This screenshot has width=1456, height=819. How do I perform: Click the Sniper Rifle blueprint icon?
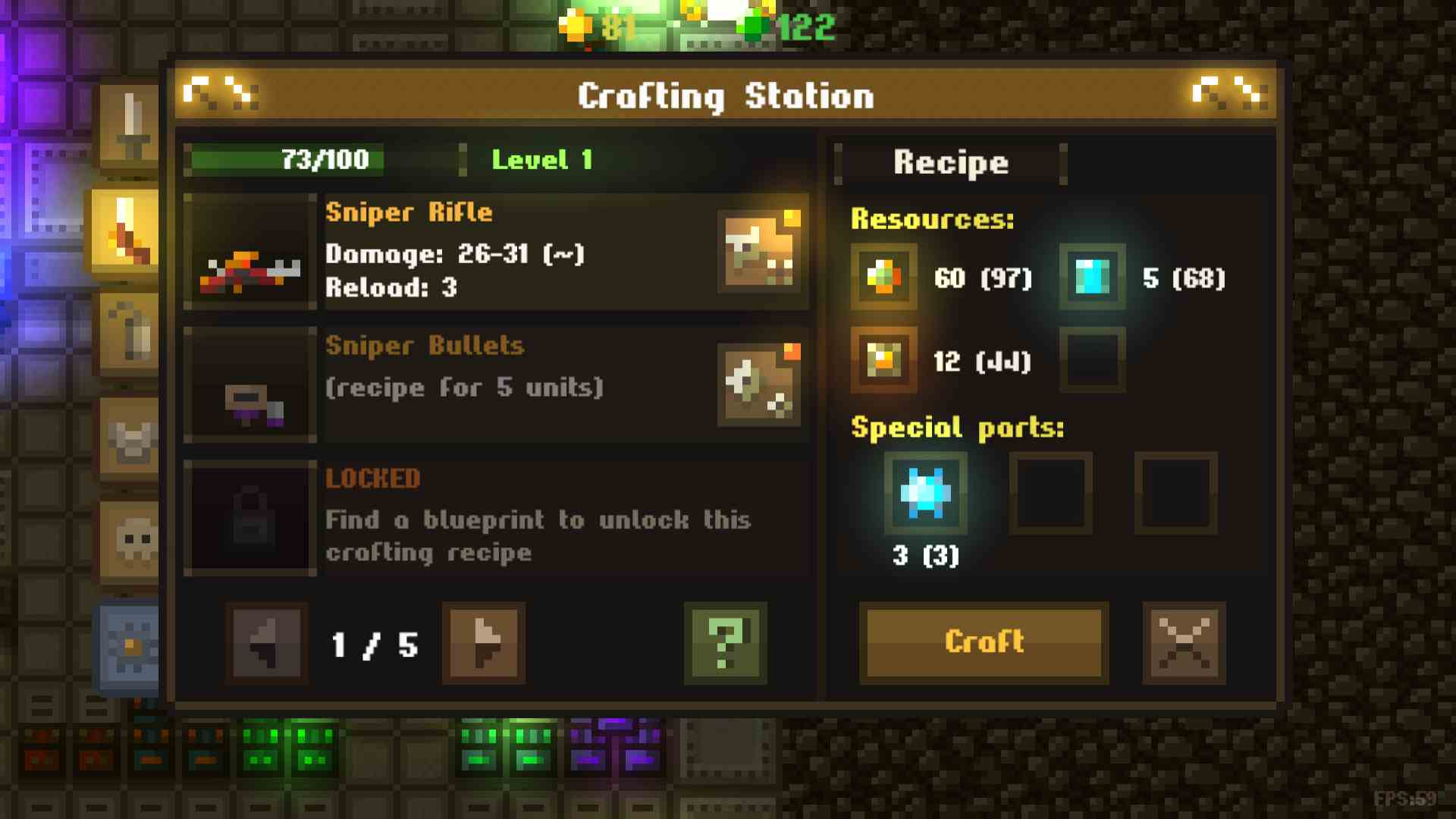pyautogui.click(x=762, y=253)
